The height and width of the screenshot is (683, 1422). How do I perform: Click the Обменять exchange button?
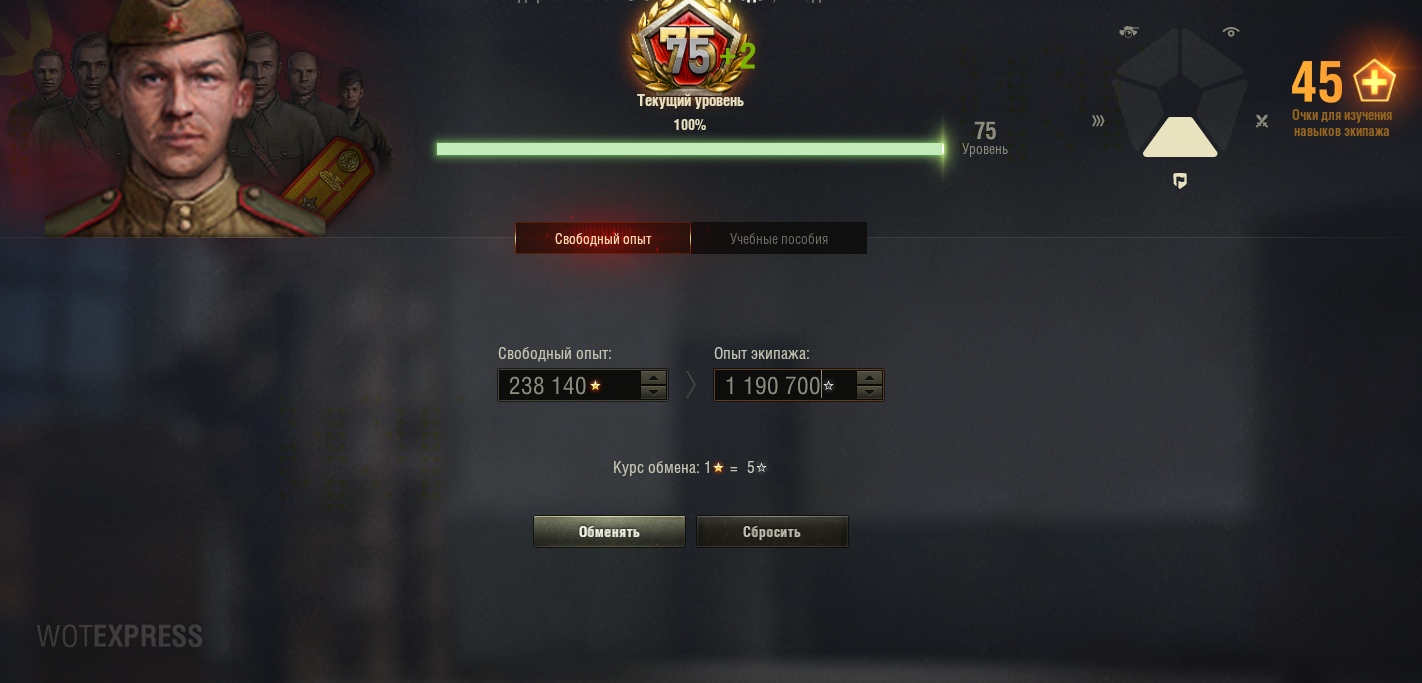pyautogui.click(x=609, y=532)
